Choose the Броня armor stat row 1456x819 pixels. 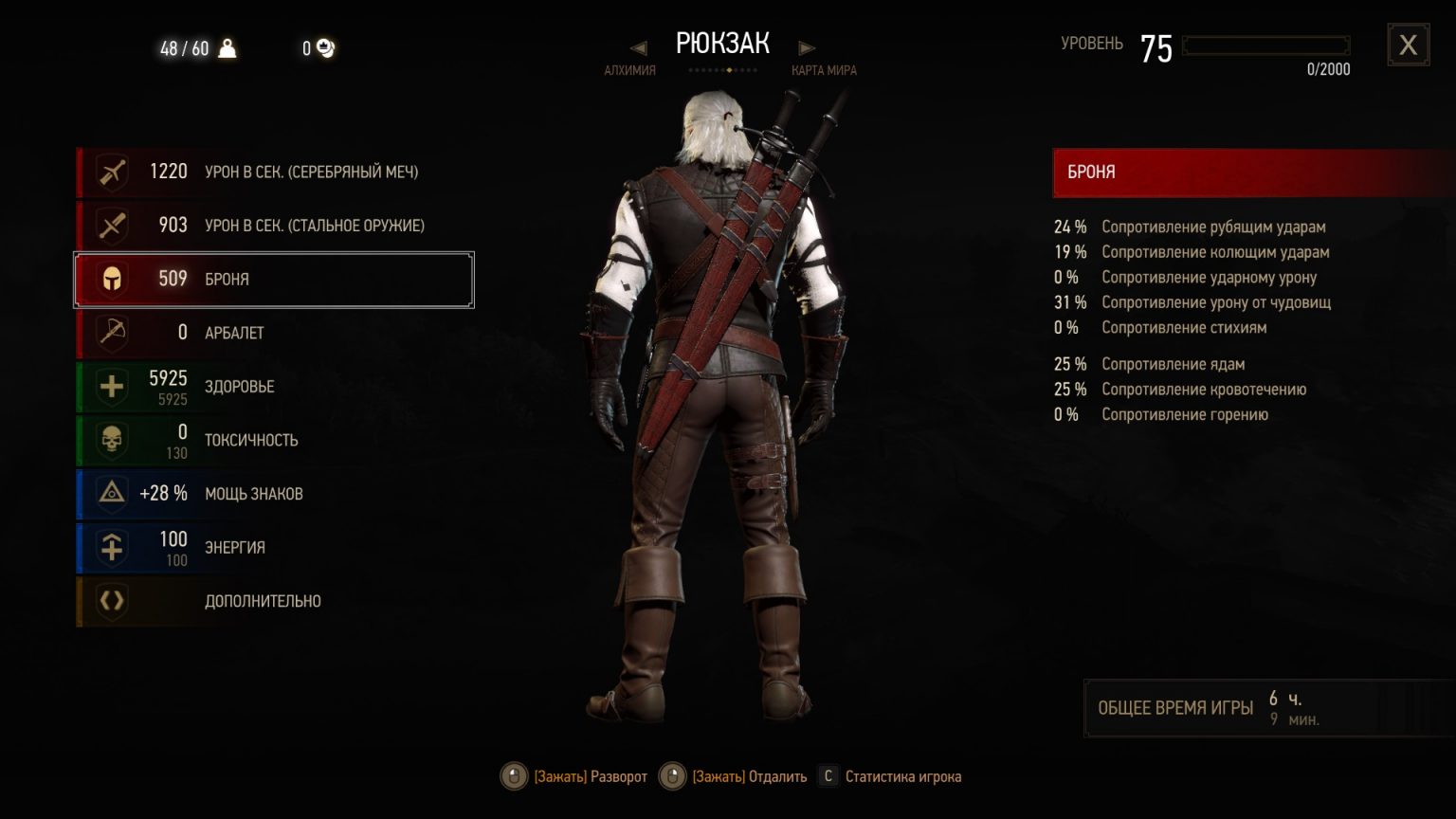pos(275,280)
